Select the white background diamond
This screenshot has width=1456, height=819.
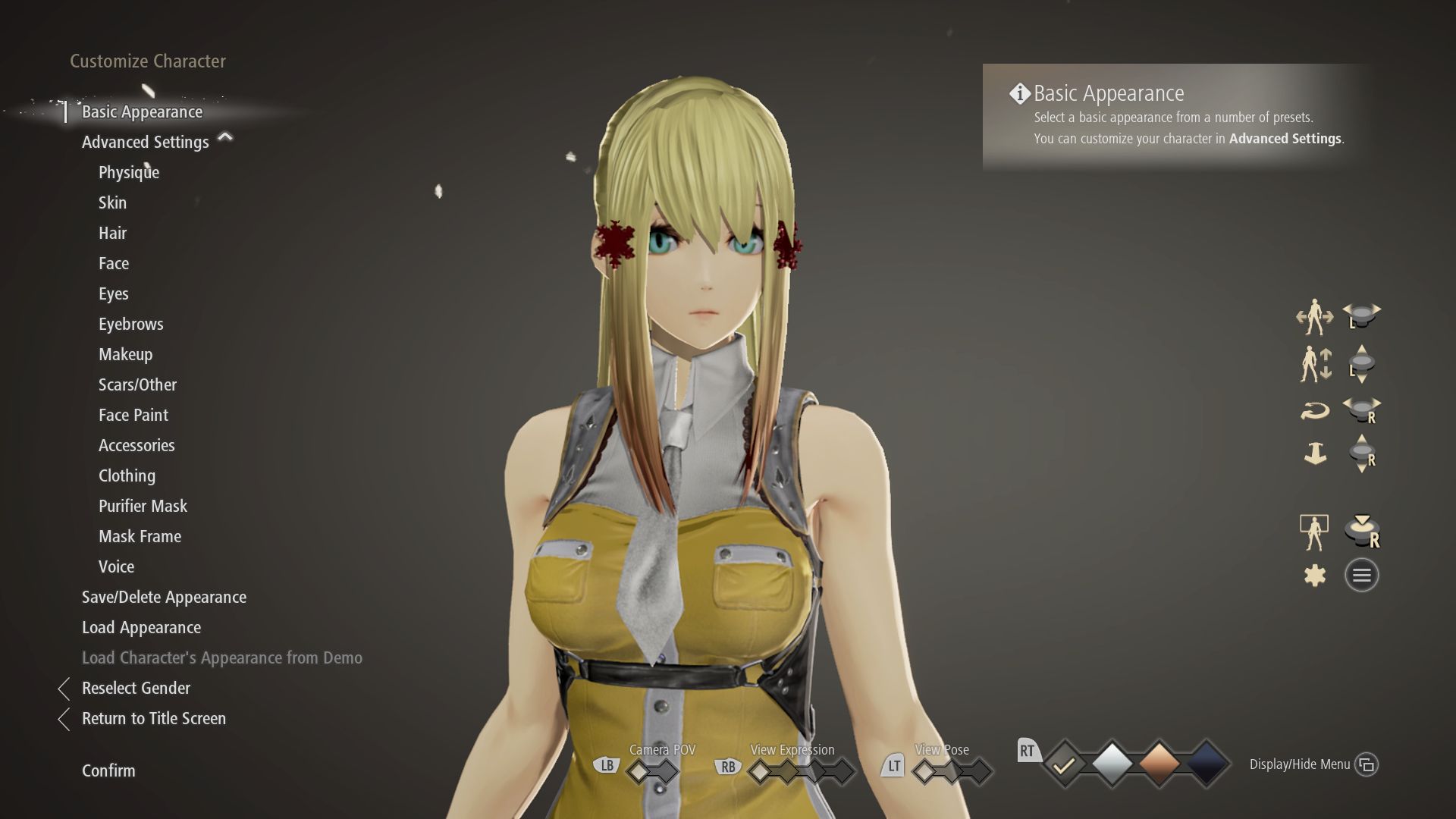pyautogui.click(x=1112, y=765)
